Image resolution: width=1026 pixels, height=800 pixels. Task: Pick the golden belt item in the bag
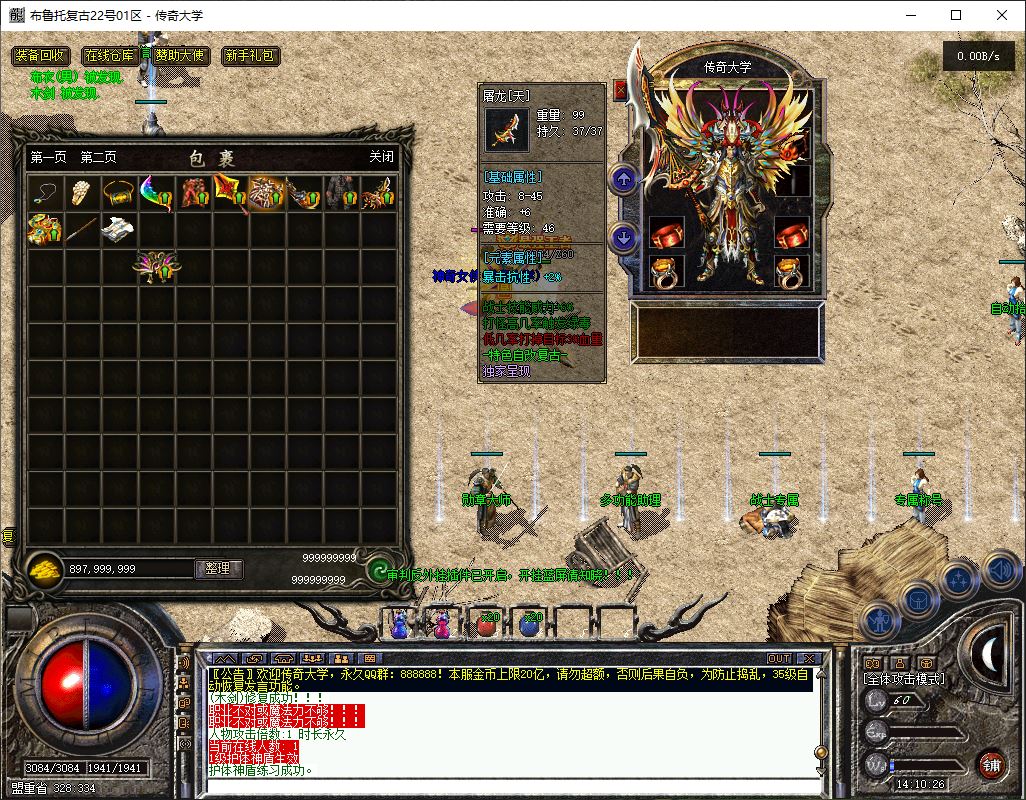tap(119, 193)
